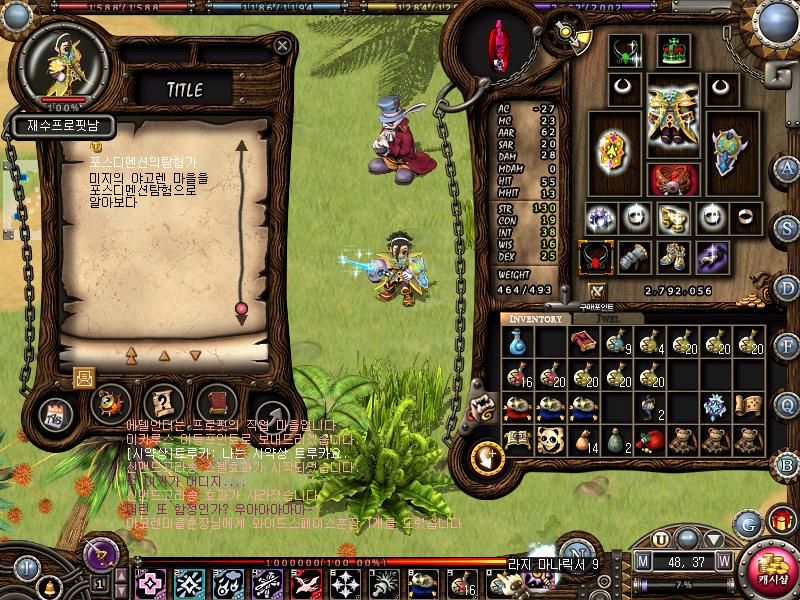Activate the white bird skill in hotbar
Viewport: 800px width, 600px height.
click(305, 582)
